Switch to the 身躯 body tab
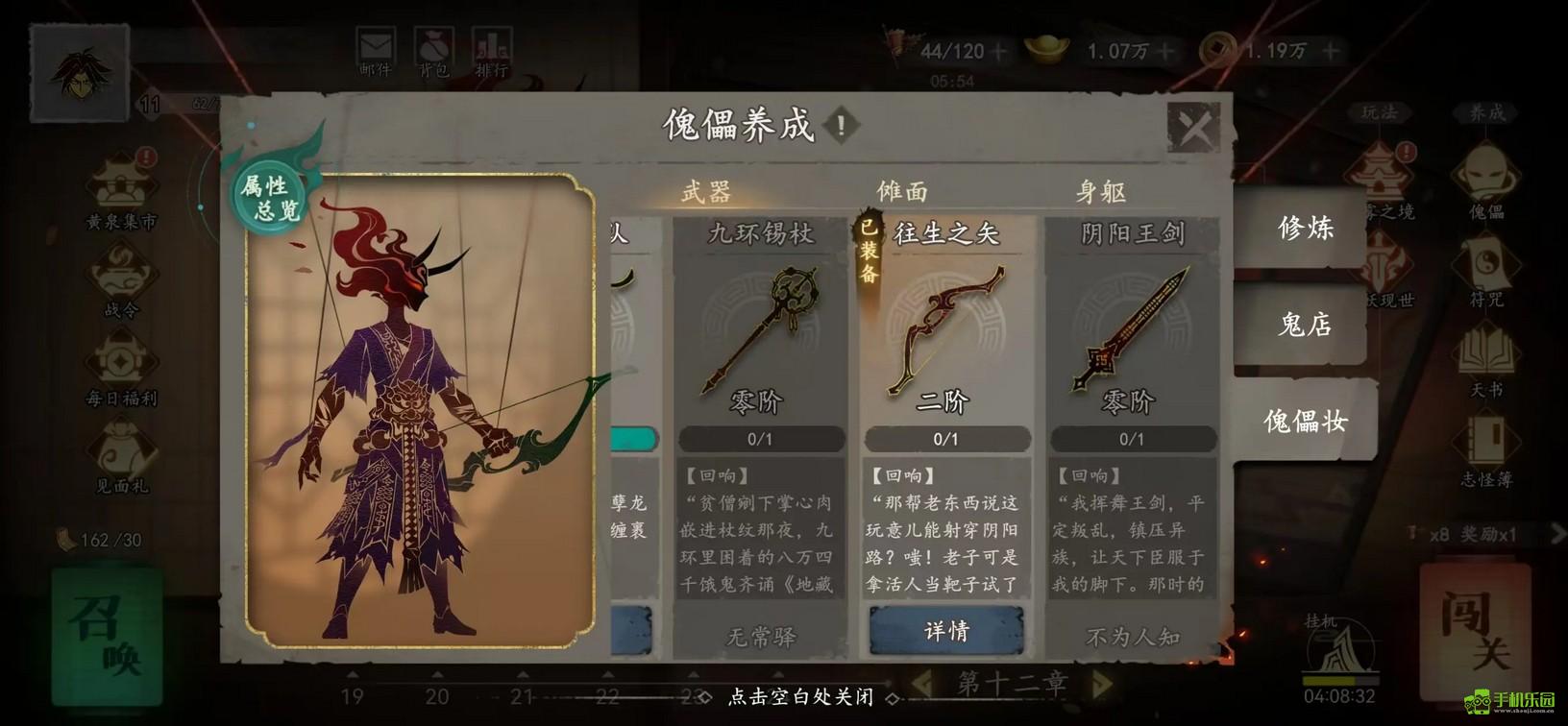 click(x=1100, y=192)
